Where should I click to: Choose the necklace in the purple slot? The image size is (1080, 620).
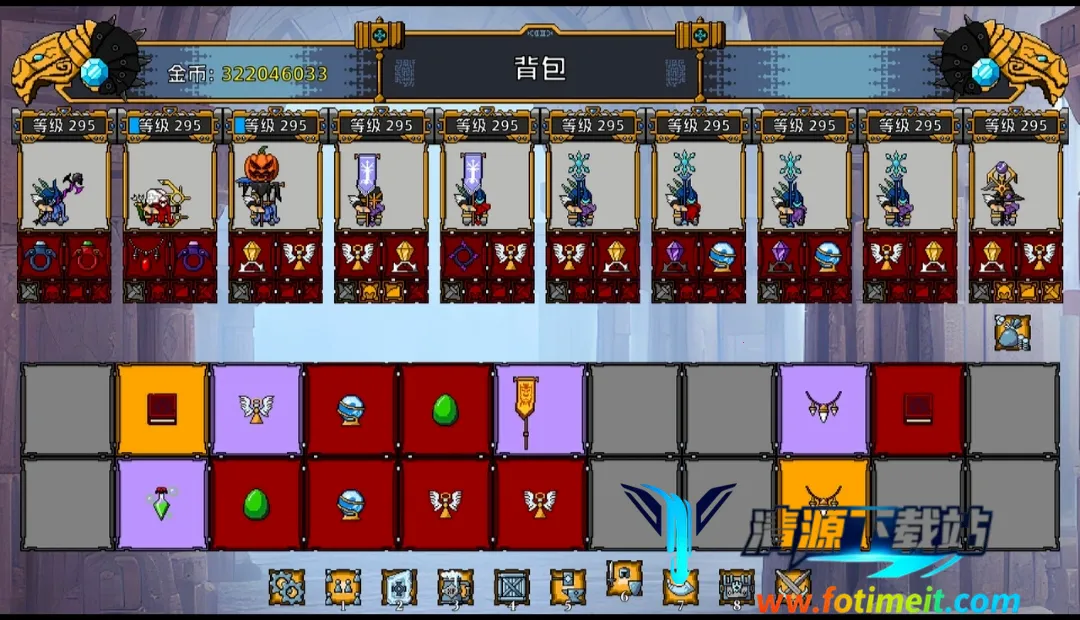[823, 408]
